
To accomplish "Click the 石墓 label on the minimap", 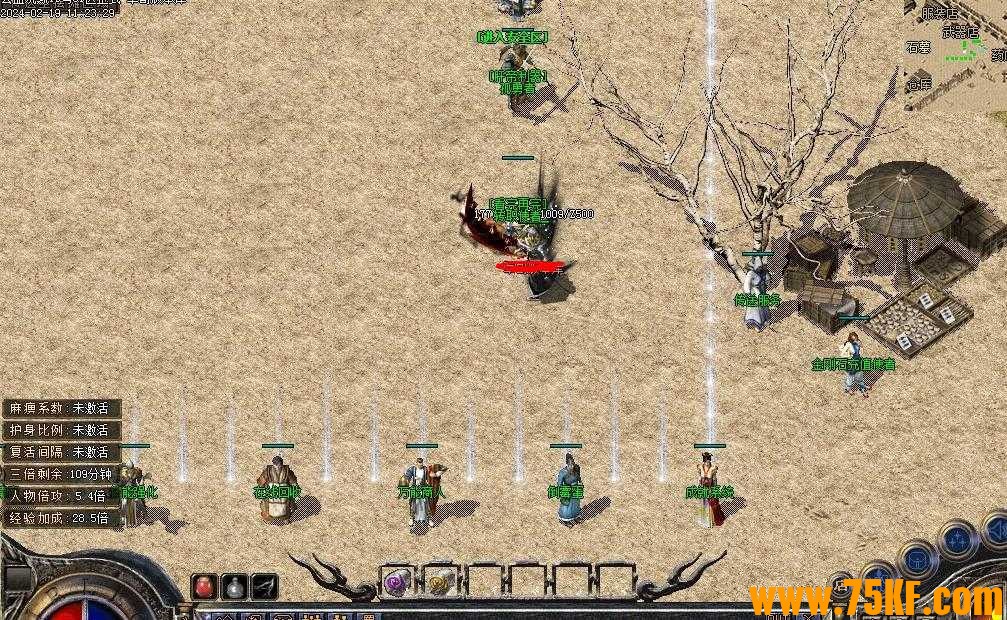I will [x=918, y=47].
